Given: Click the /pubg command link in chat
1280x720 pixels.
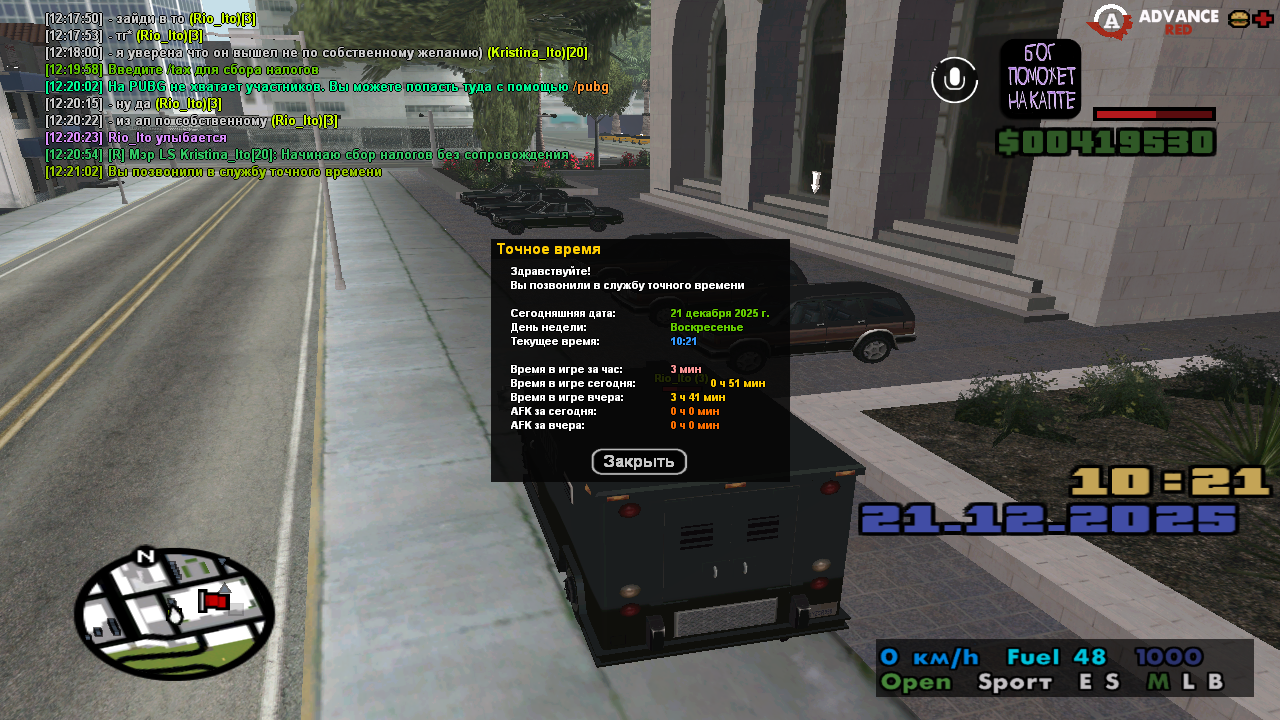Looking at the screenshot, I should pyautogui.click(x=590, y=87).
